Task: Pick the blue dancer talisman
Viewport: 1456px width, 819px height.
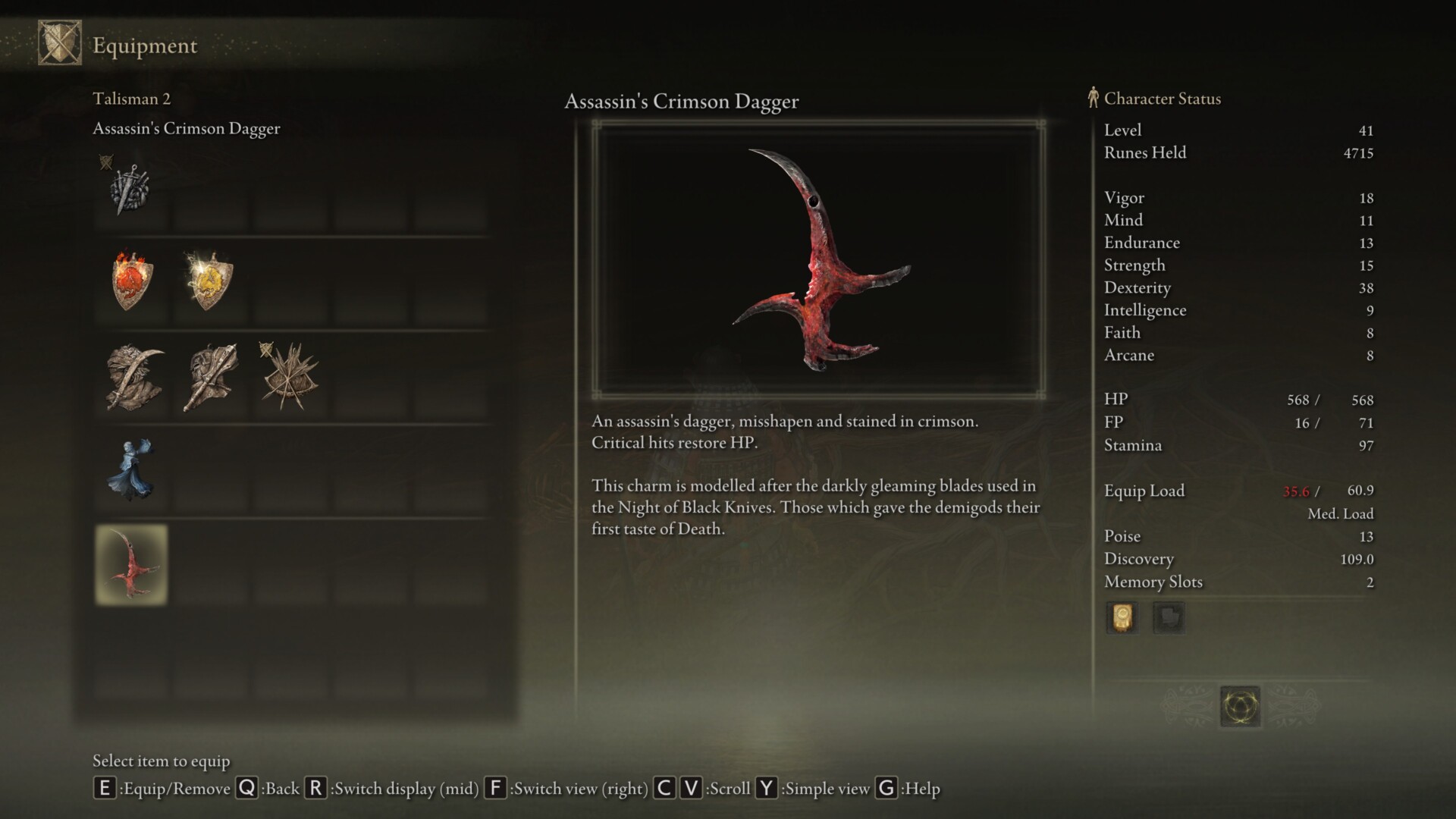Action: (130, 470)
